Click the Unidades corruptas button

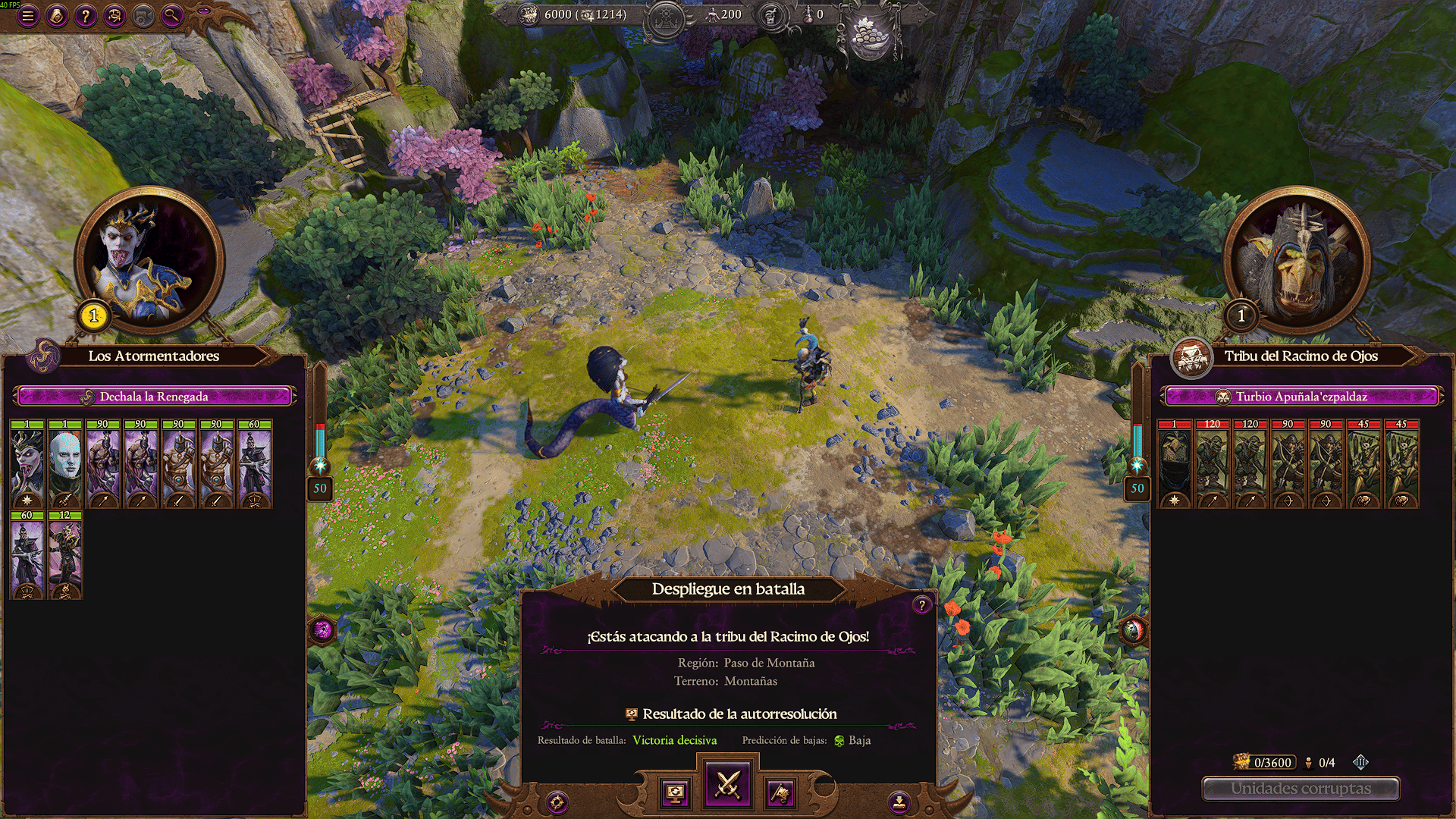(1301, 789)
